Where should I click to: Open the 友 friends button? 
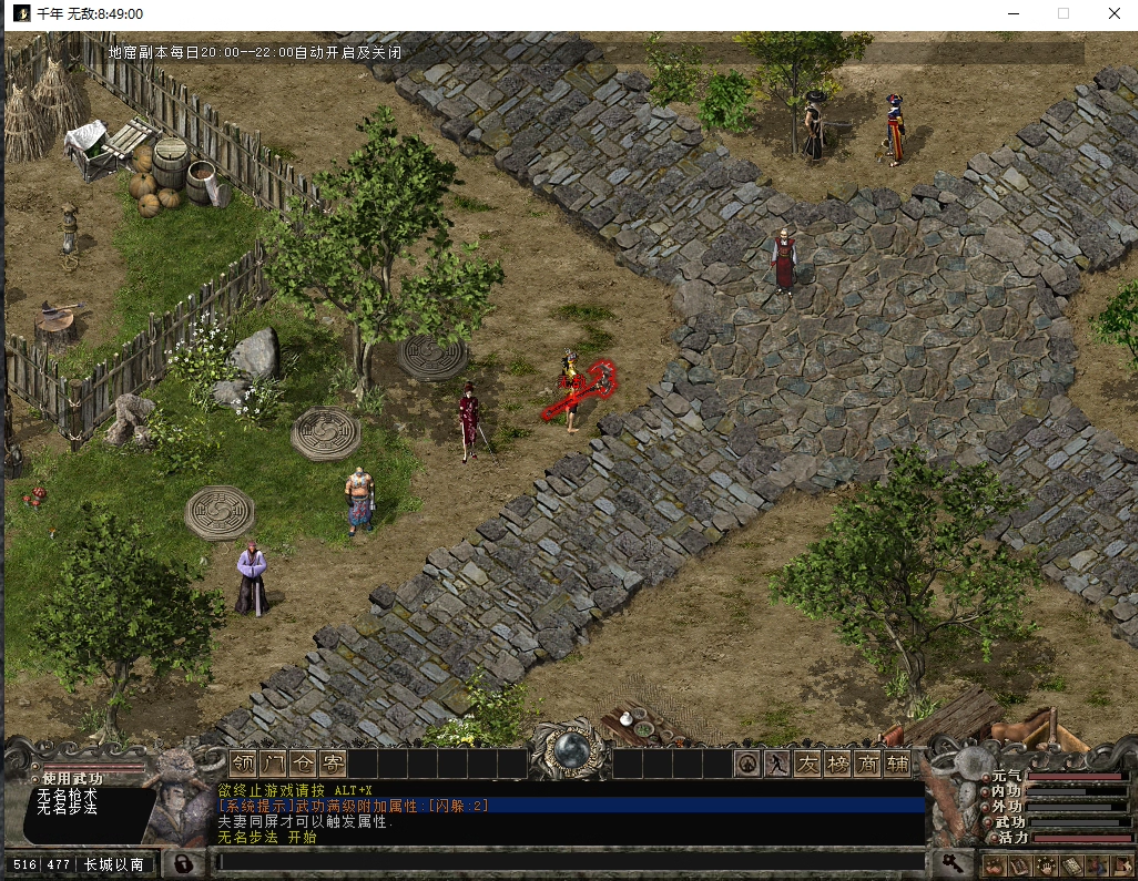(x=807, y=764)
